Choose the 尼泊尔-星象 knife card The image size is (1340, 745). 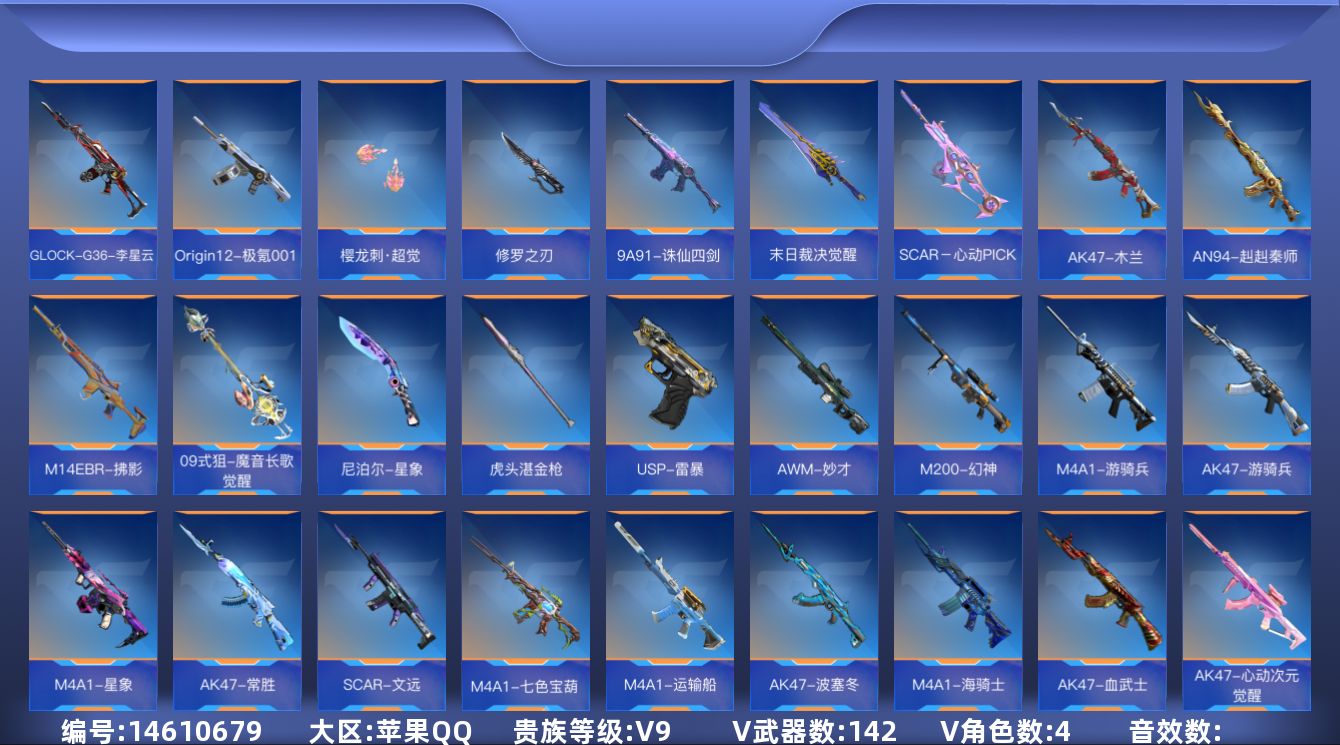tap(381, 393)
